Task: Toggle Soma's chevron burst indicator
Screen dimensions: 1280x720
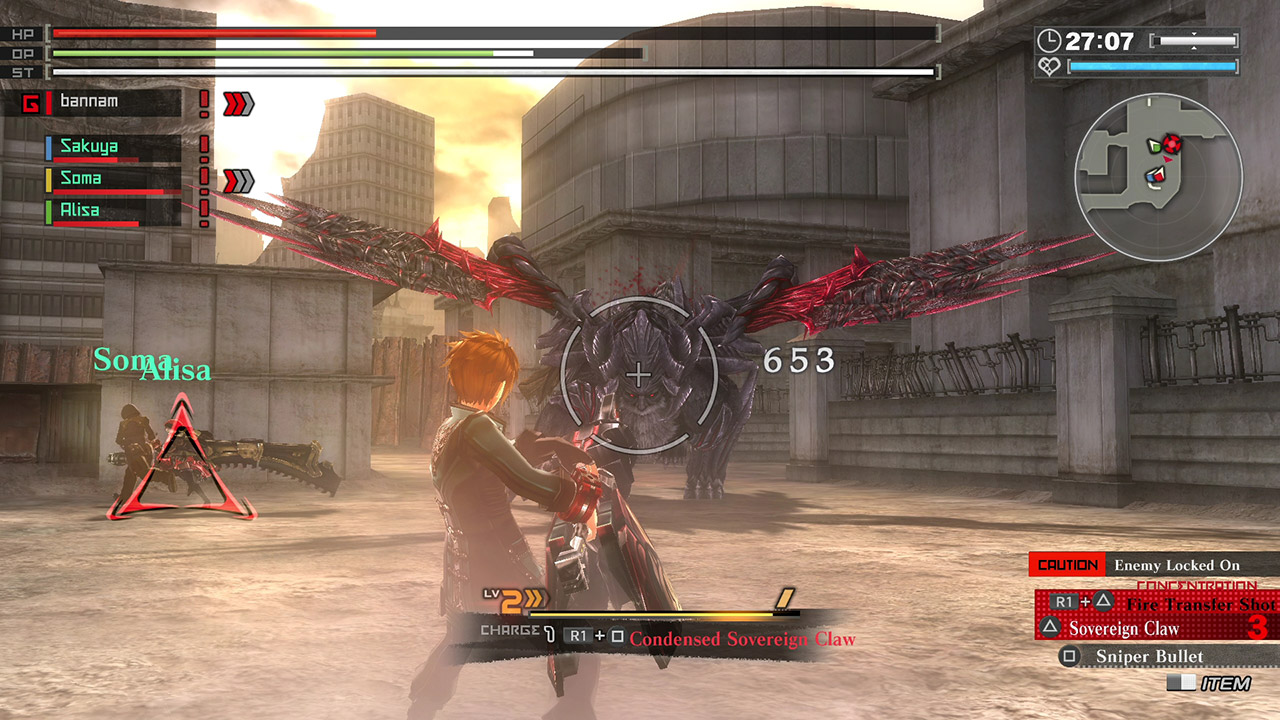Action: [x=238, y=178]
